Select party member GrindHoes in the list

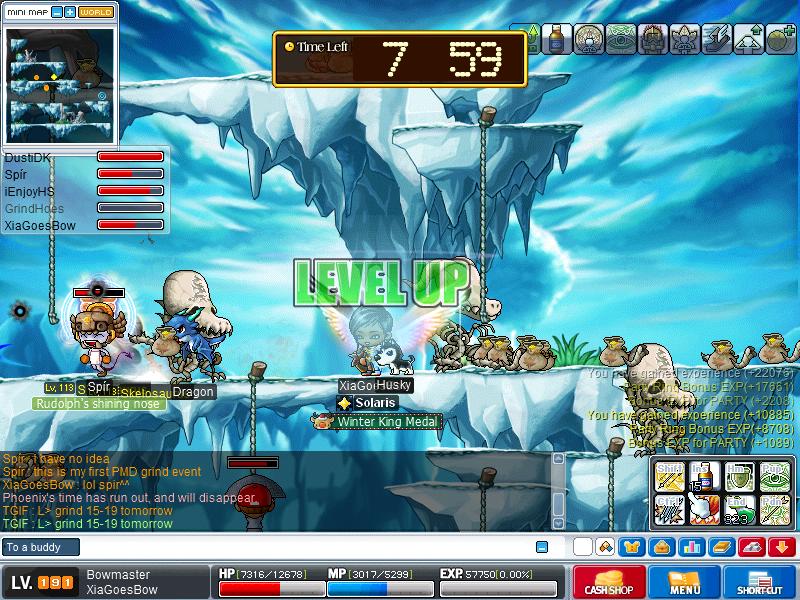click(x=34, y=208)
